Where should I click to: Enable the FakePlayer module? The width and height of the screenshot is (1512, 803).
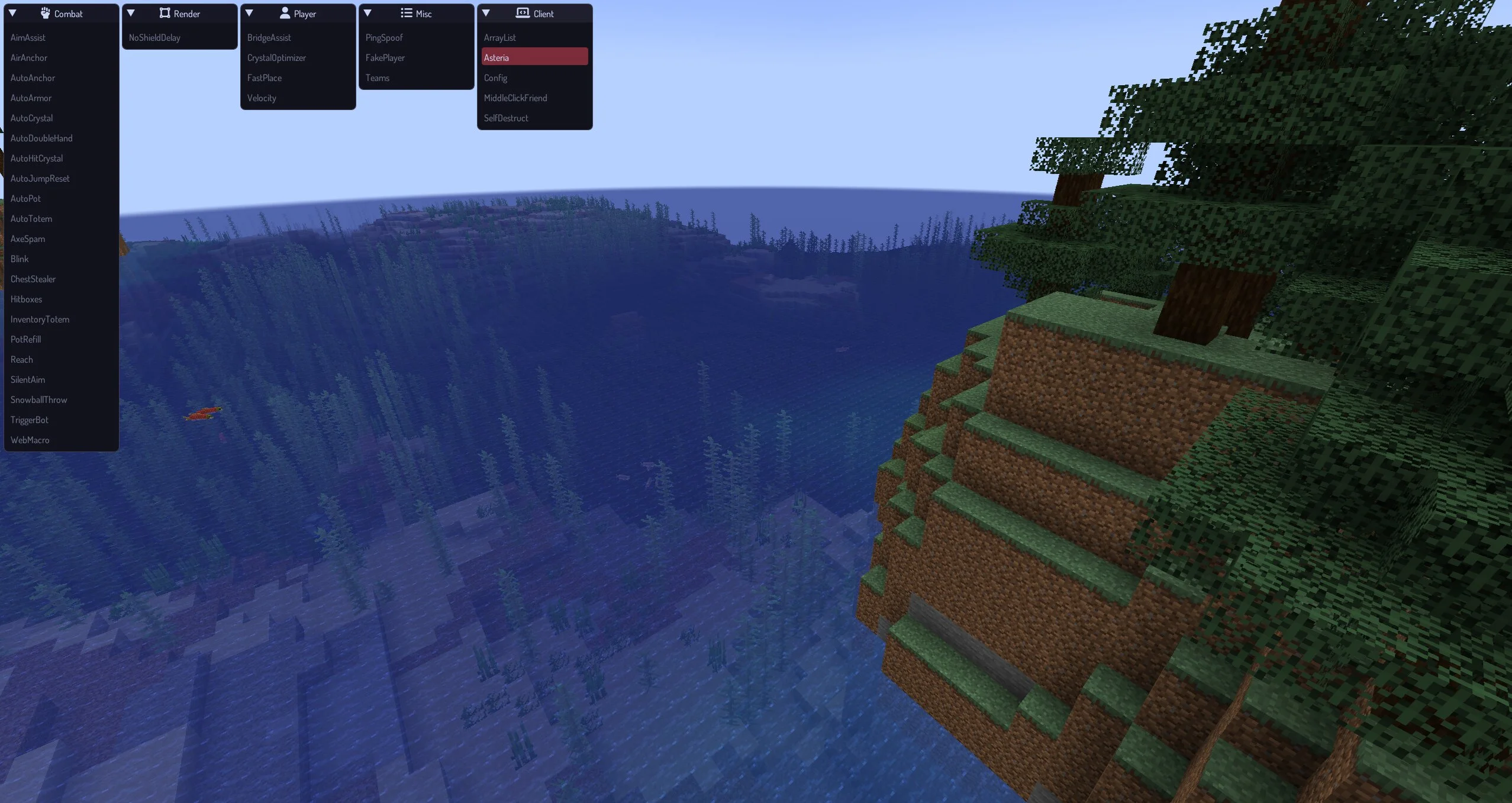point(385,58)
